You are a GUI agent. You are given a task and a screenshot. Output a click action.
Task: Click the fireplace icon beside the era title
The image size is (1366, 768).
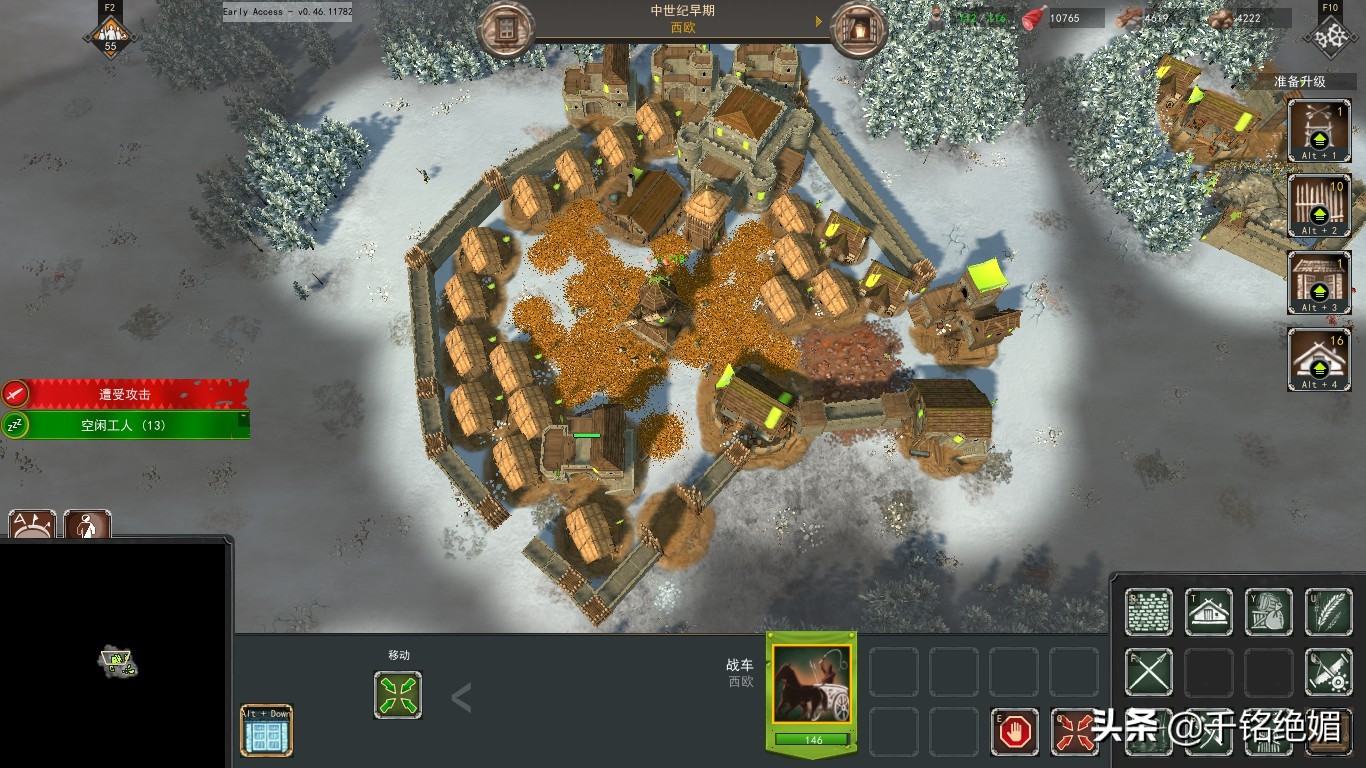[x=858, y=29]
